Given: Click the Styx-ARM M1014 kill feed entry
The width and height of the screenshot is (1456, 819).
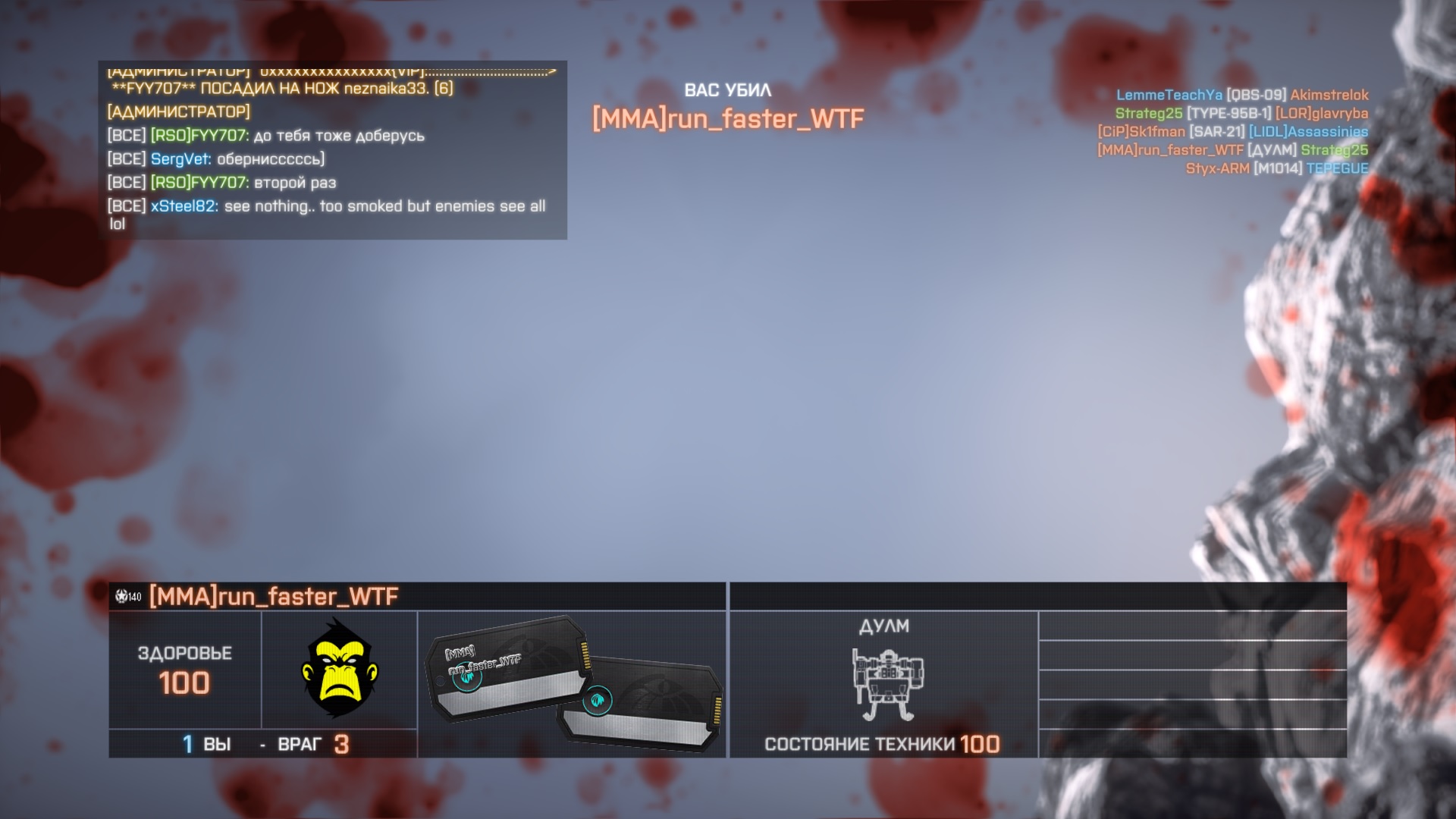Looking at the screenshot, I should tap(1276, 168).
